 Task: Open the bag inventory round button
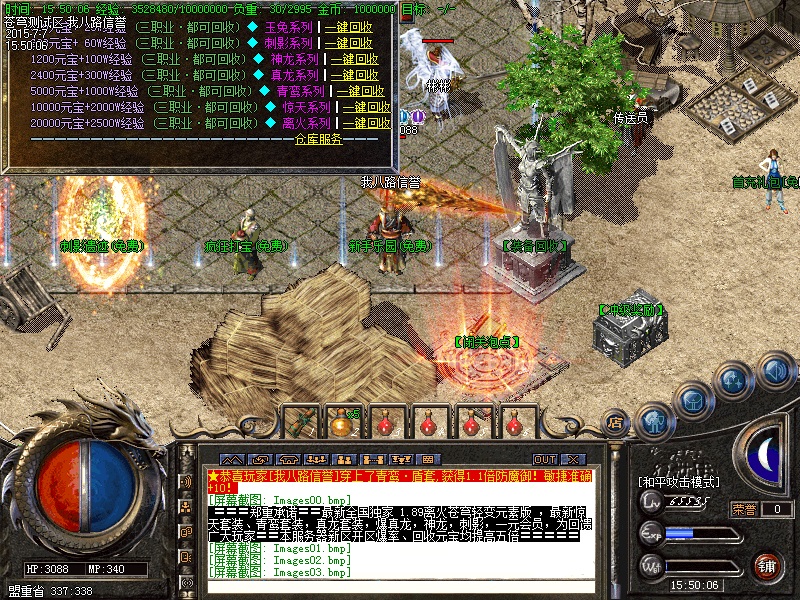(694, 399)
